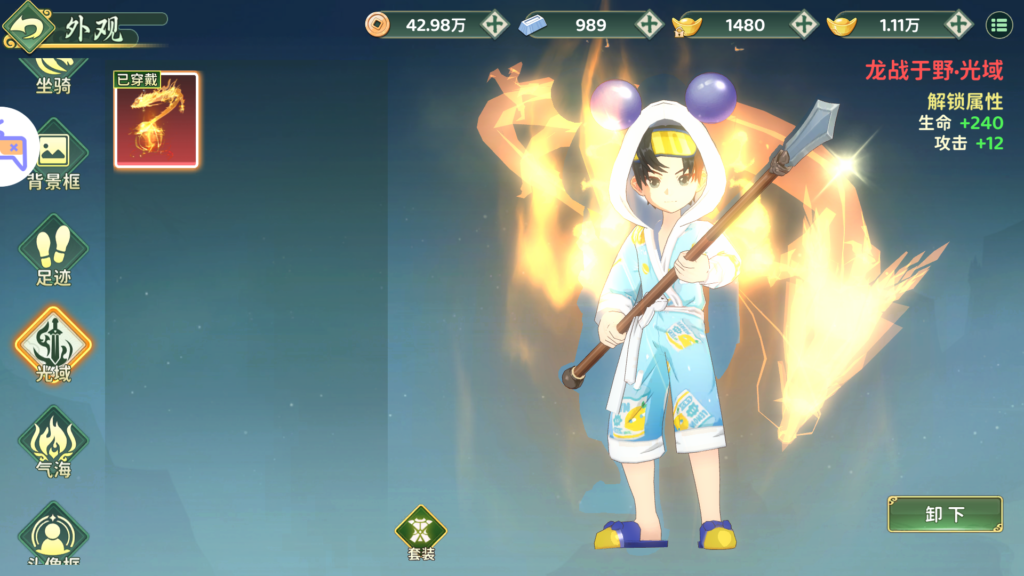Open the floating gamepad overlay bubble

point(14,147)
